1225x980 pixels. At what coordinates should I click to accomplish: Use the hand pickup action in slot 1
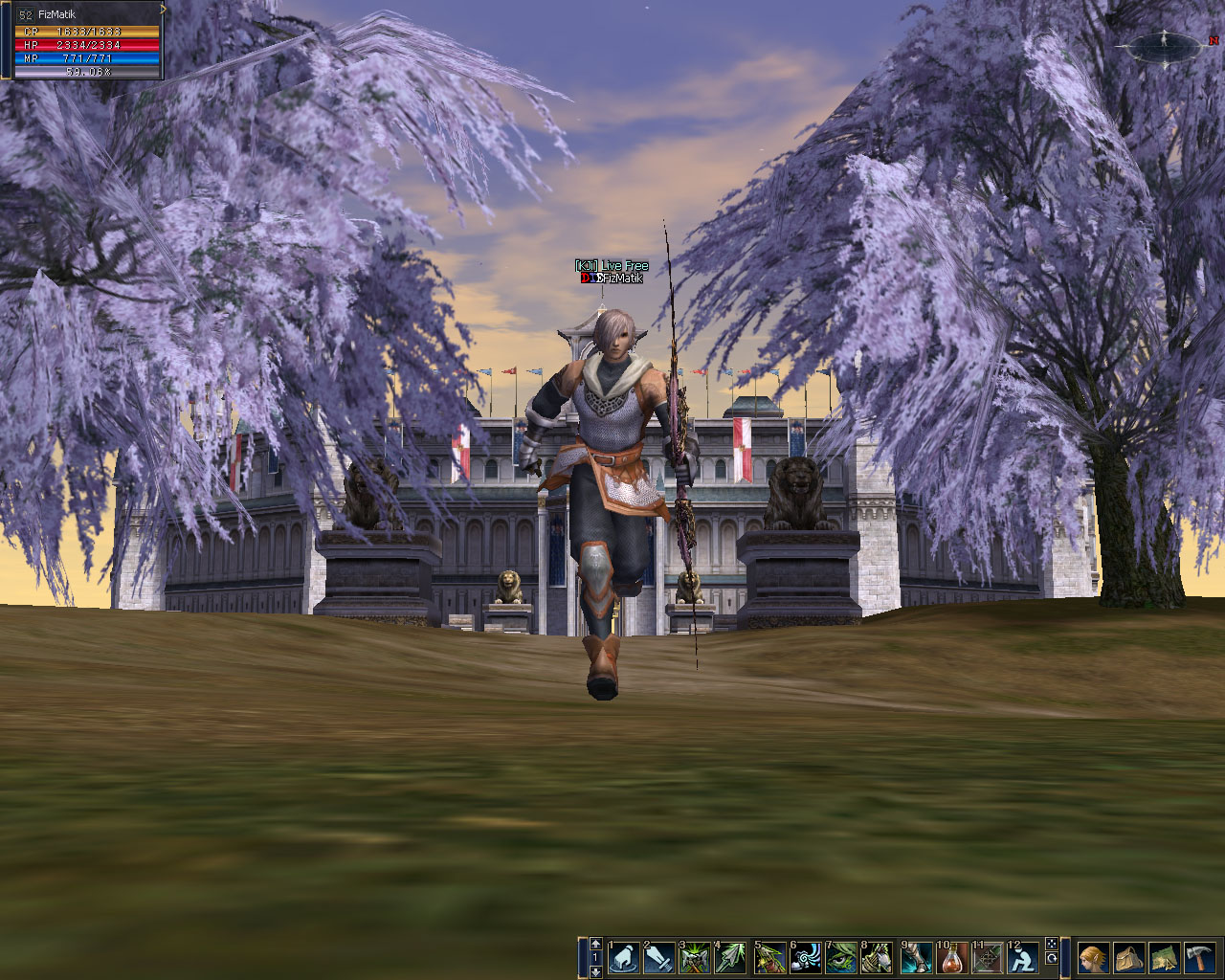[623, 958]
